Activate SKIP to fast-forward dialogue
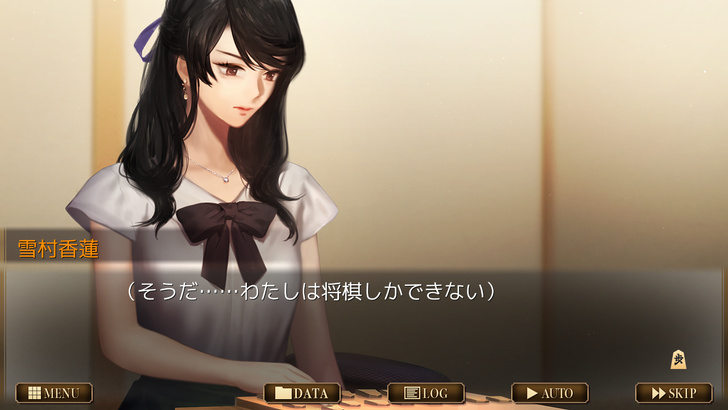The image size is (728, 410). [674, 393]
